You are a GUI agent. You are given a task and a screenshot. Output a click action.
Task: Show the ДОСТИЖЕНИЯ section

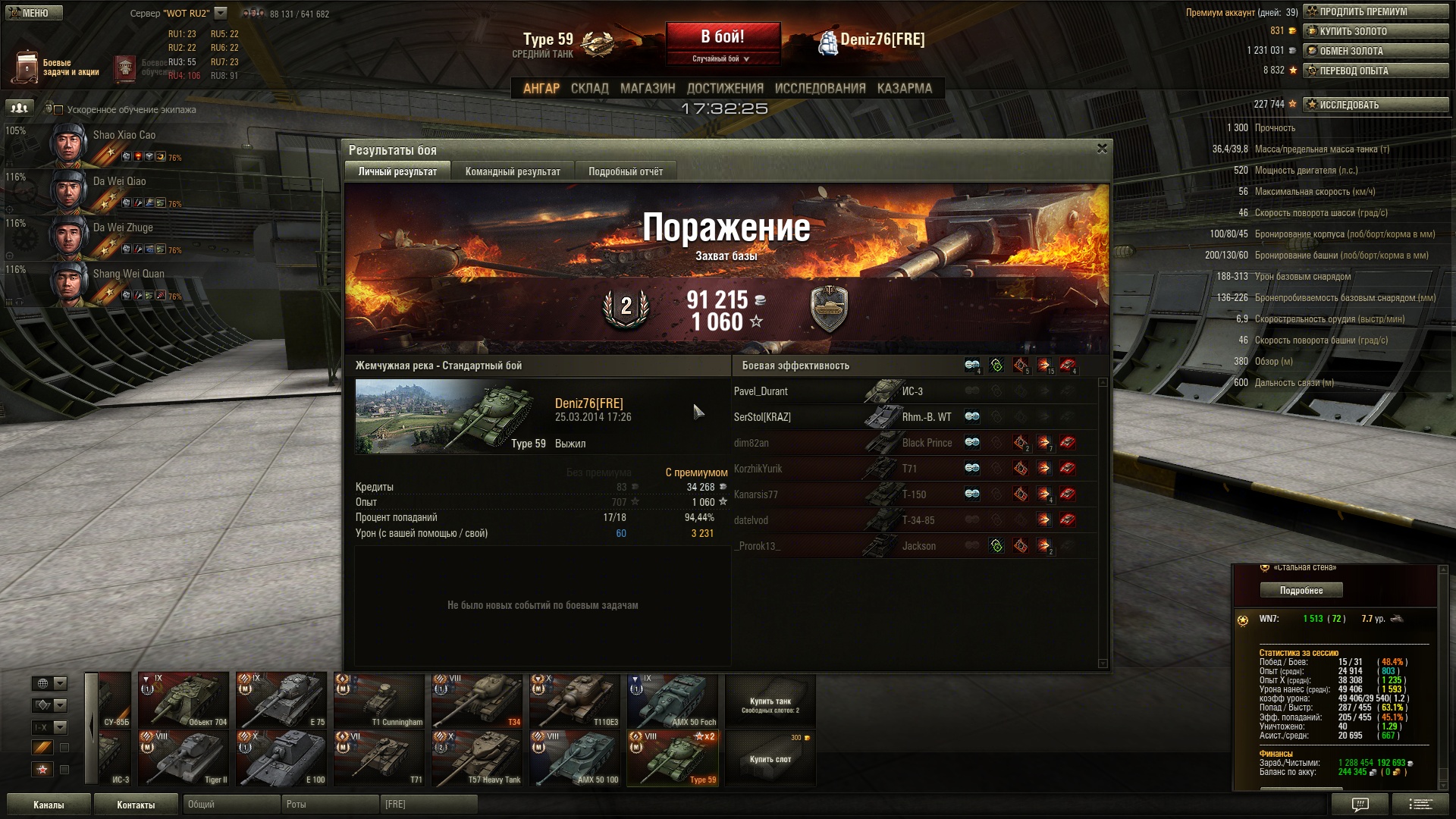coord(724,89)
